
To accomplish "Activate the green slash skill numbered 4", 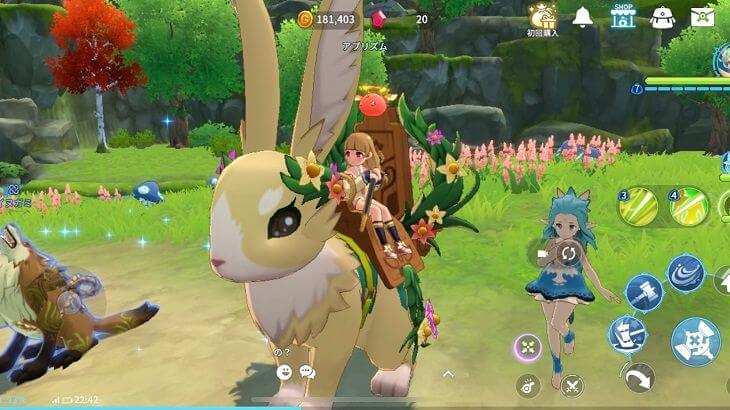I will tap(689, 207).
